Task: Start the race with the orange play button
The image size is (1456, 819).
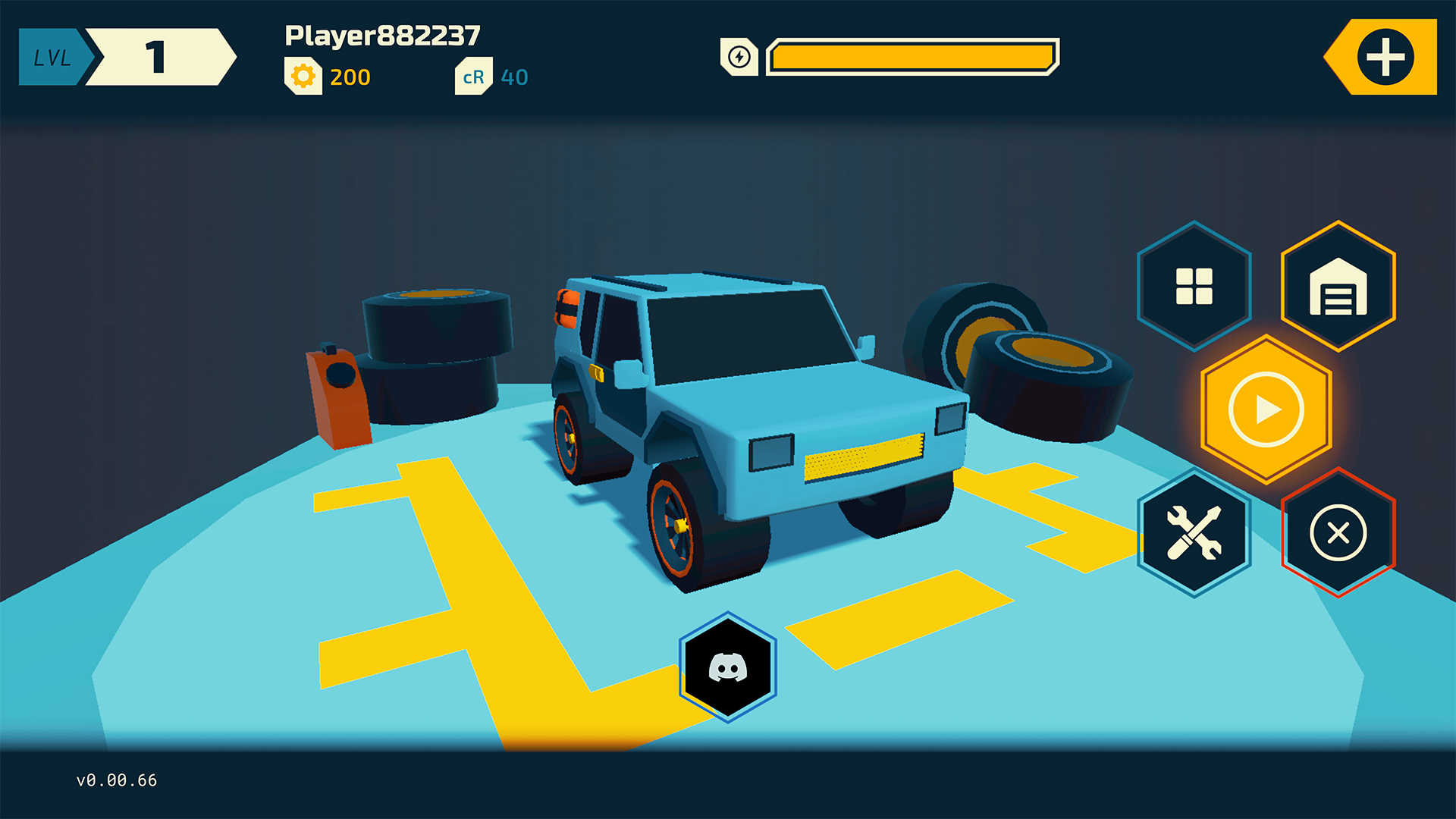Action: [x=1266, y=409]
